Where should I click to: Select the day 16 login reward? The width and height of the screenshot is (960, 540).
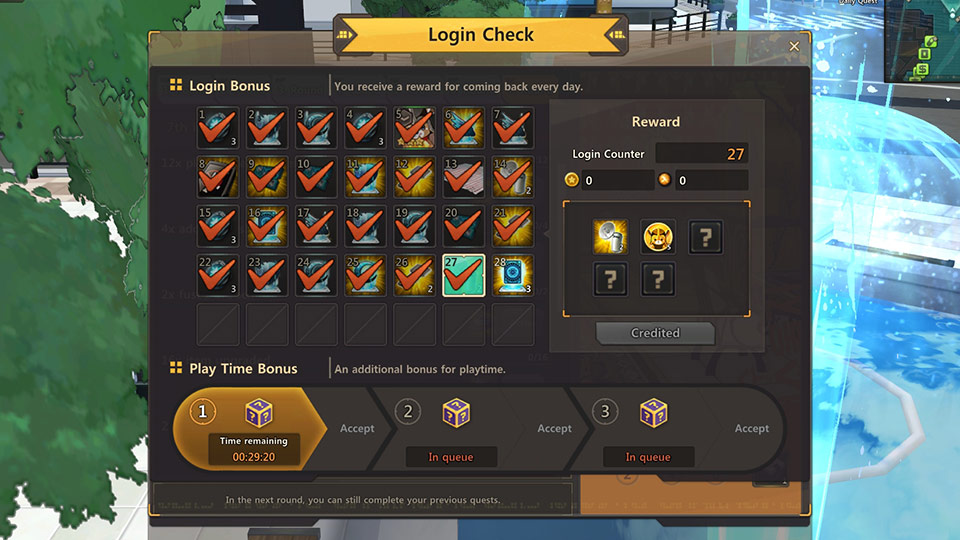[x=267, y=226]
